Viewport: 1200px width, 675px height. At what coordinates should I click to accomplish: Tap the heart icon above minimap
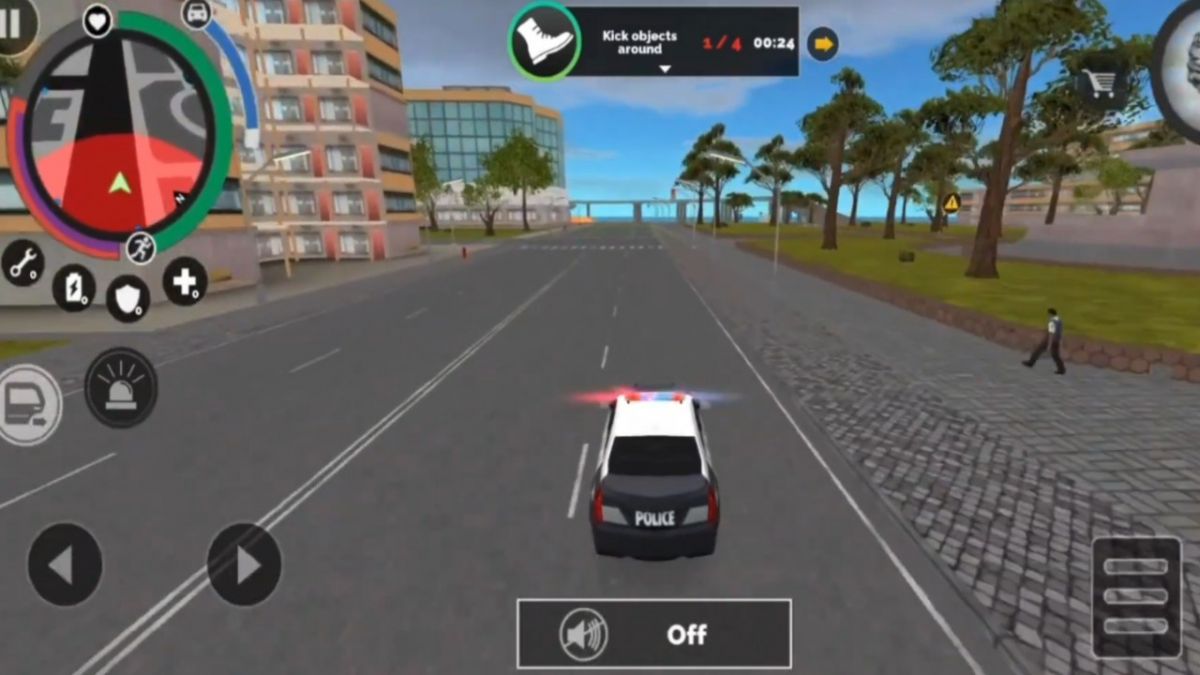point(97,20)
